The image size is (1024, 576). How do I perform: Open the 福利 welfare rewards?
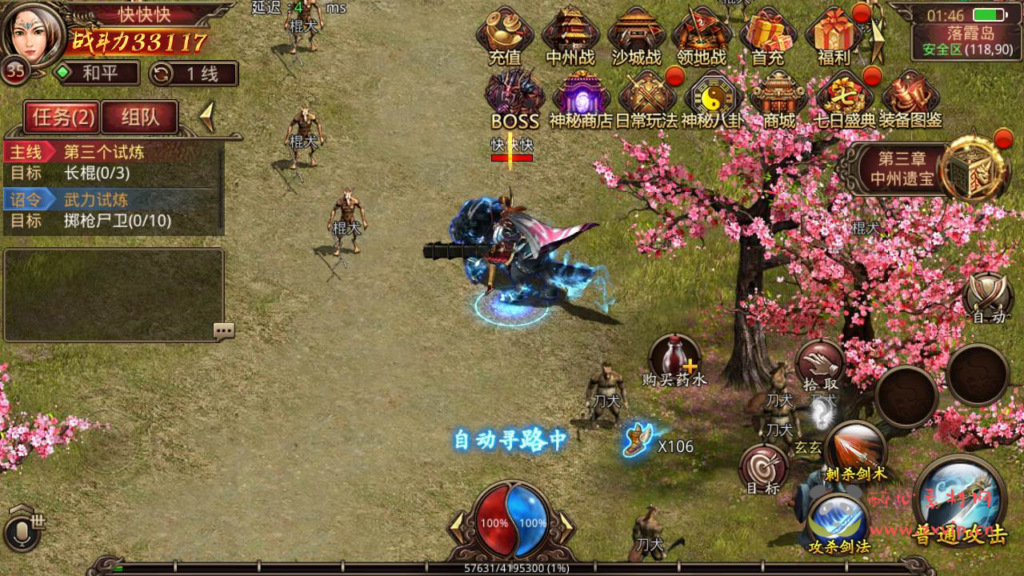834,35
